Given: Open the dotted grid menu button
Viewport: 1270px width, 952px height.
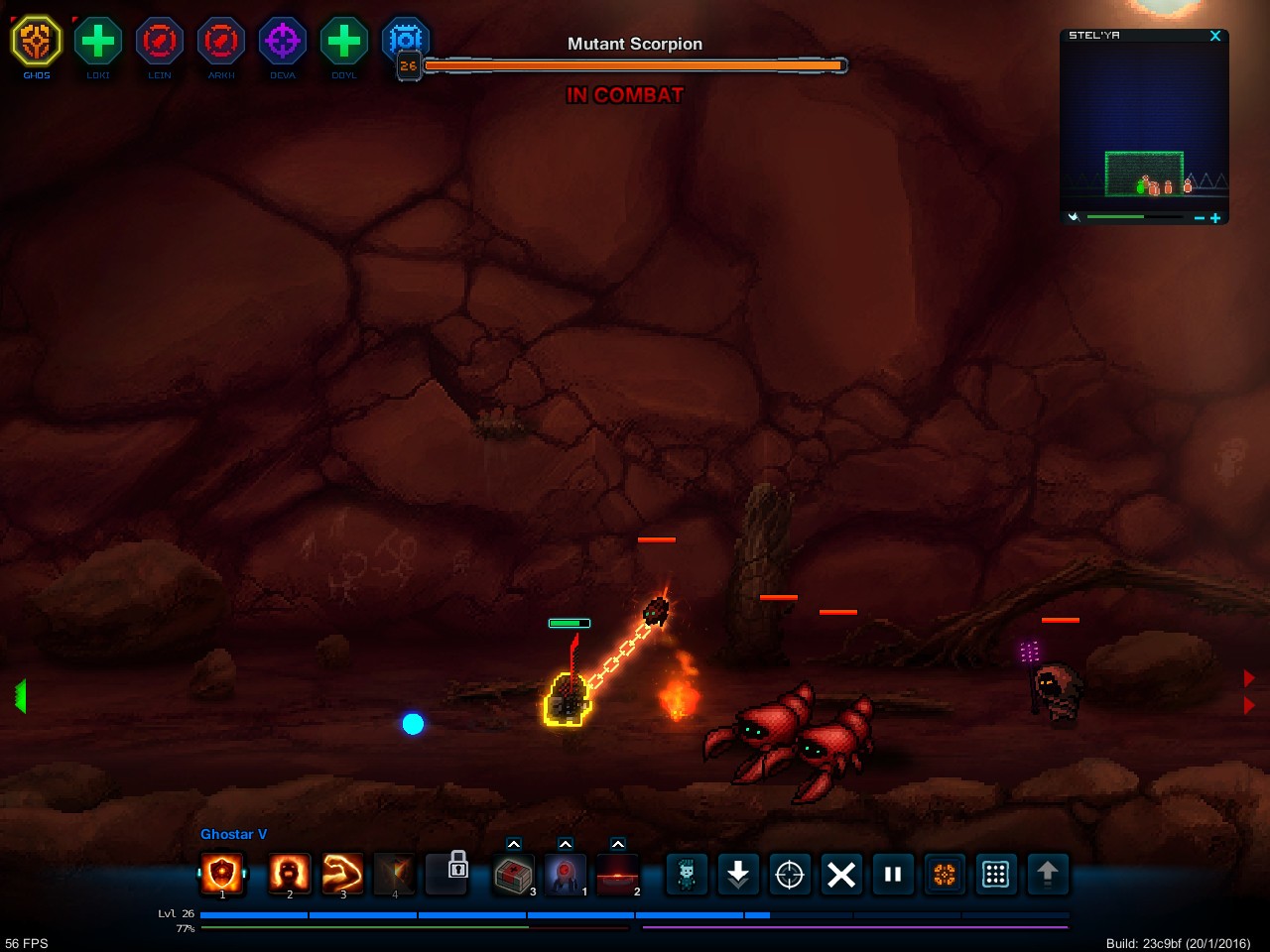Looking at the screenshot, I should (x=996, y=874).
